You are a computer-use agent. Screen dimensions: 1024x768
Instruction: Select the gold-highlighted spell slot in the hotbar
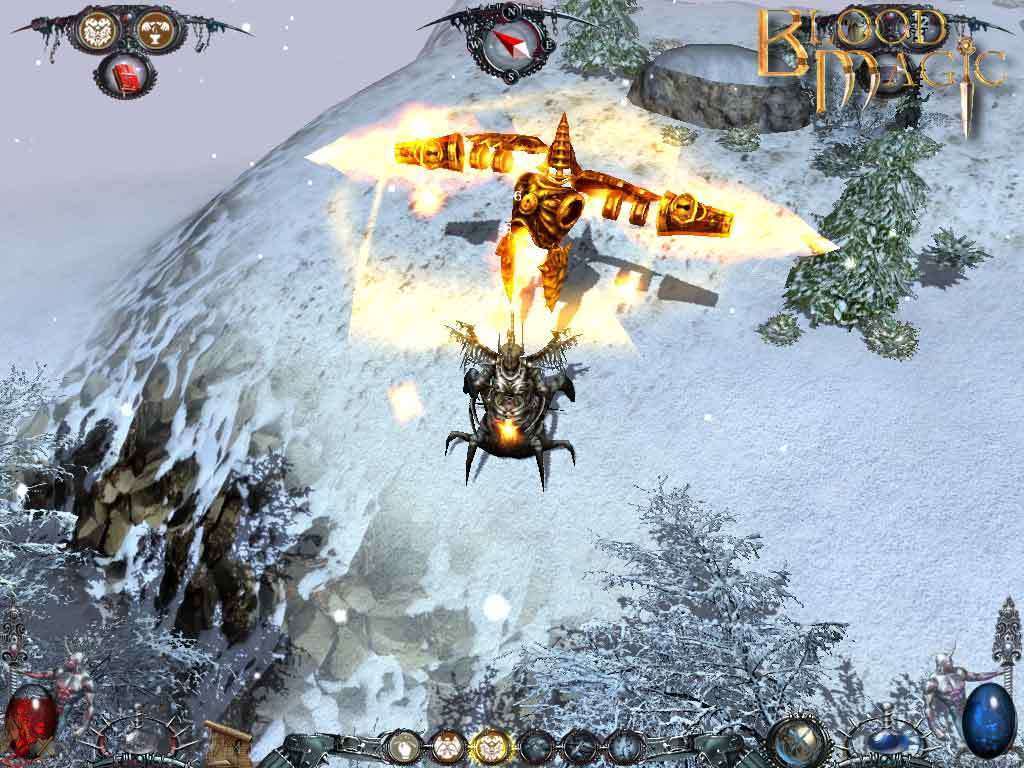click(x=489, y=745)
